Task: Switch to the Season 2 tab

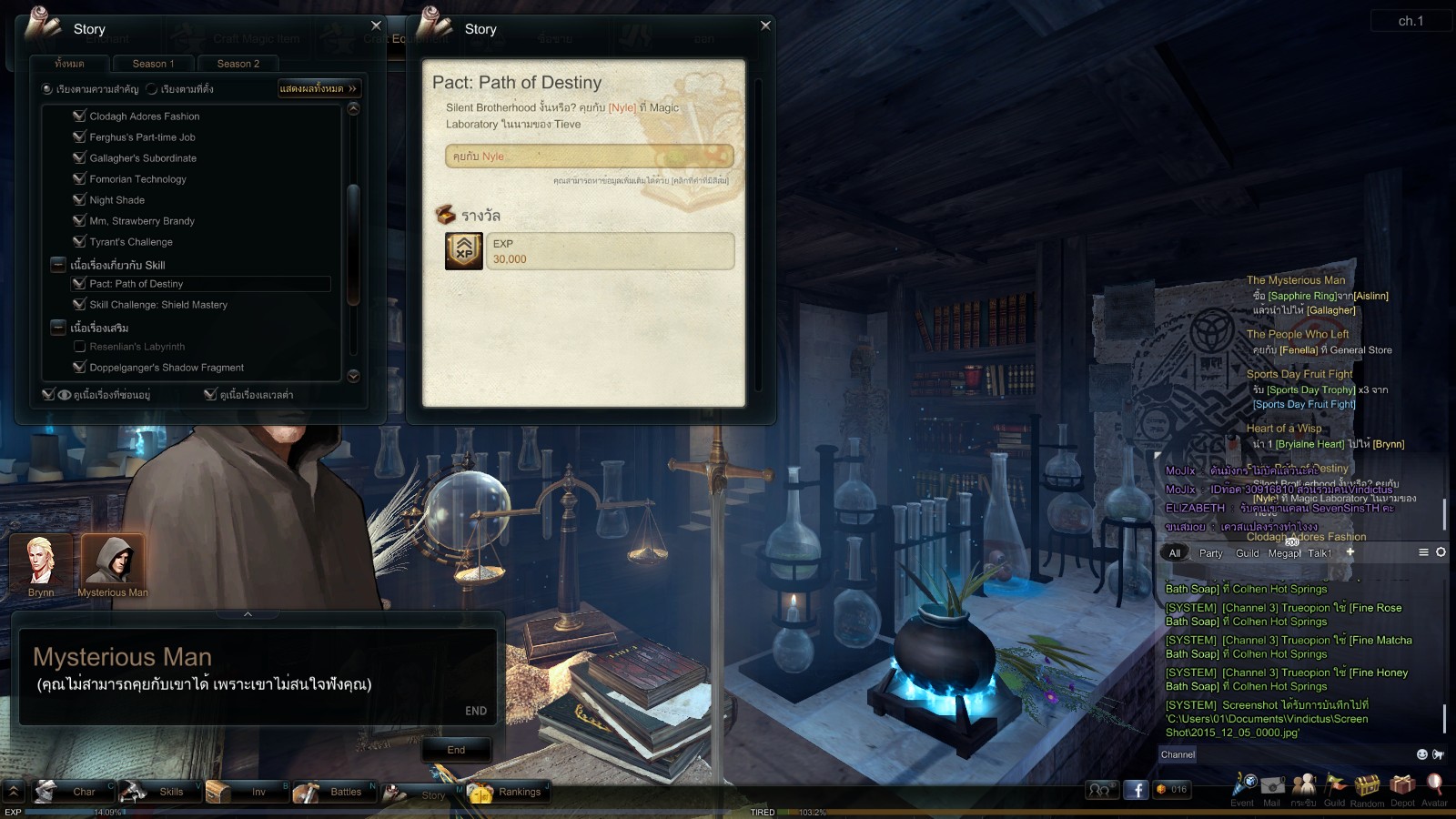Action: (238, 64)
